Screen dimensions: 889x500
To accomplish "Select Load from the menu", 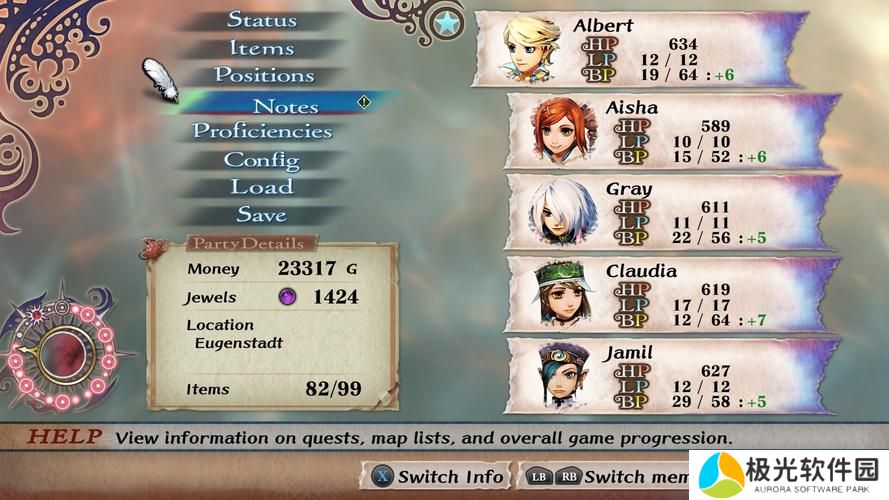I will [262, 187].
